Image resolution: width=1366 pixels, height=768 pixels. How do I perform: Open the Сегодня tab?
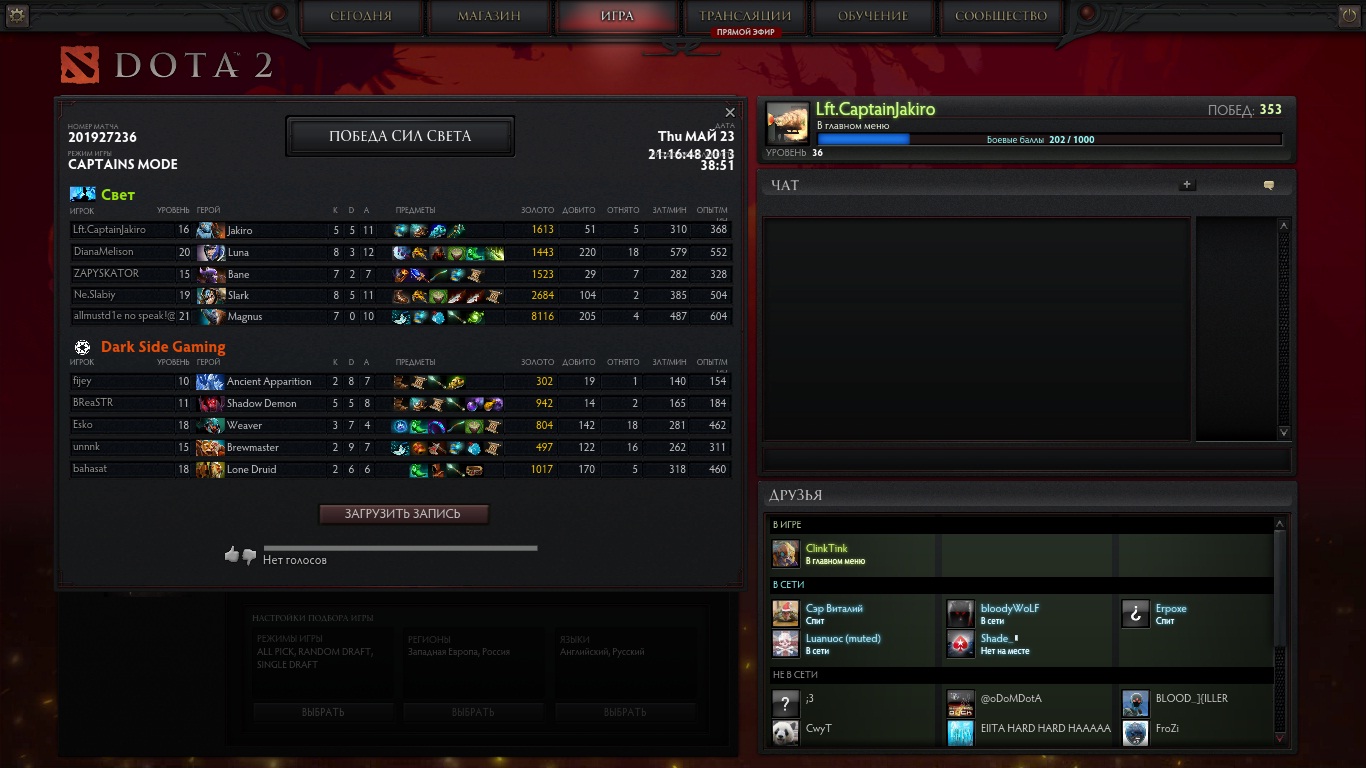(x=360, y=16)
